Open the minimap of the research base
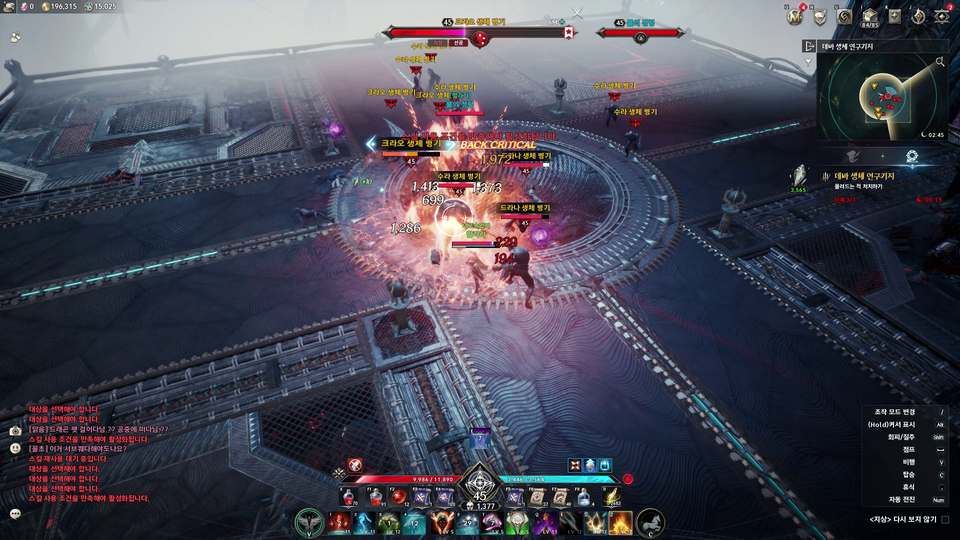This screenshot has height=540, width=960. [879, 98]
